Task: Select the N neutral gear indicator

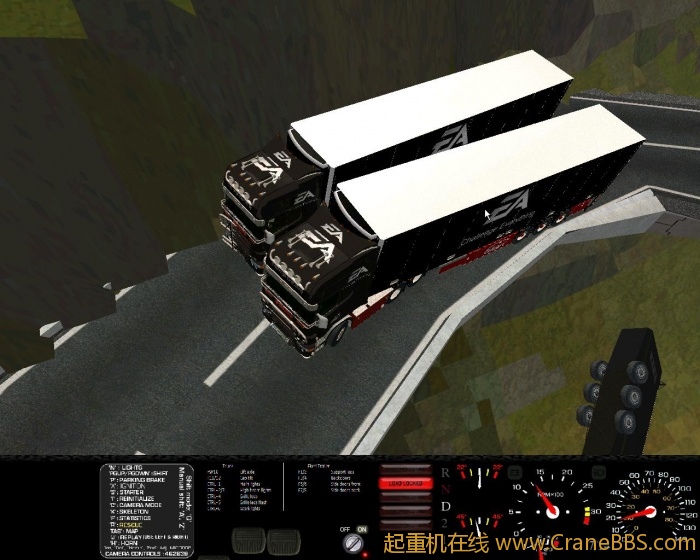Action: click(x=445, y=490)
